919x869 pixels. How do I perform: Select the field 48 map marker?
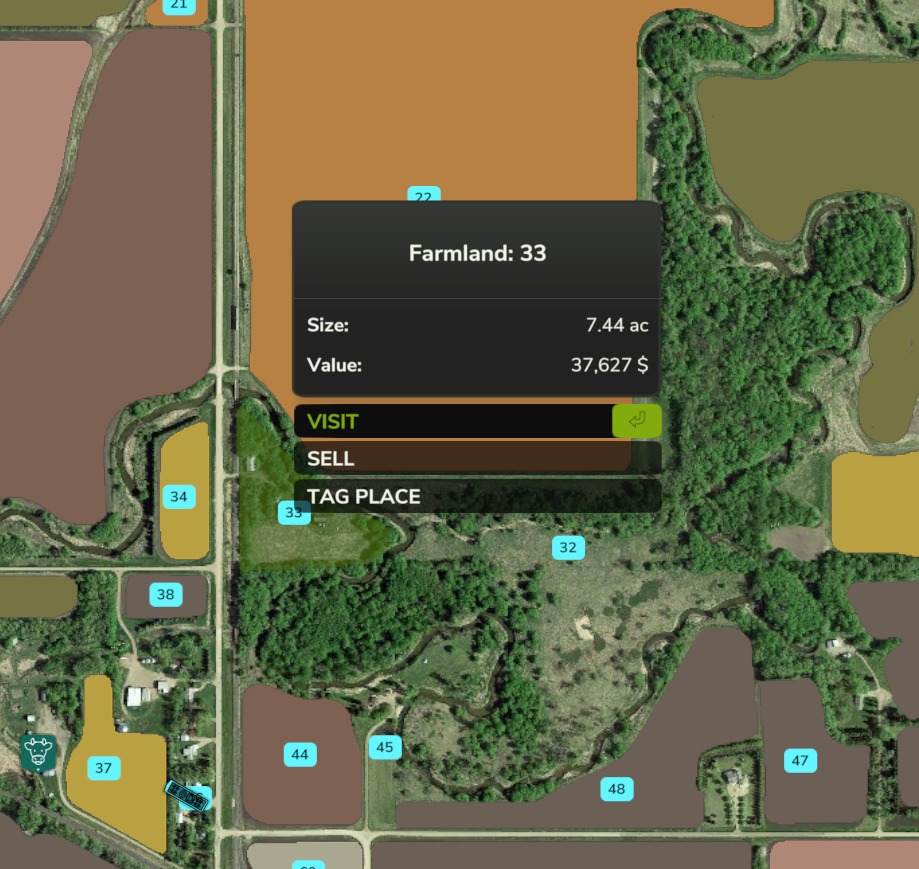(616, 790)
